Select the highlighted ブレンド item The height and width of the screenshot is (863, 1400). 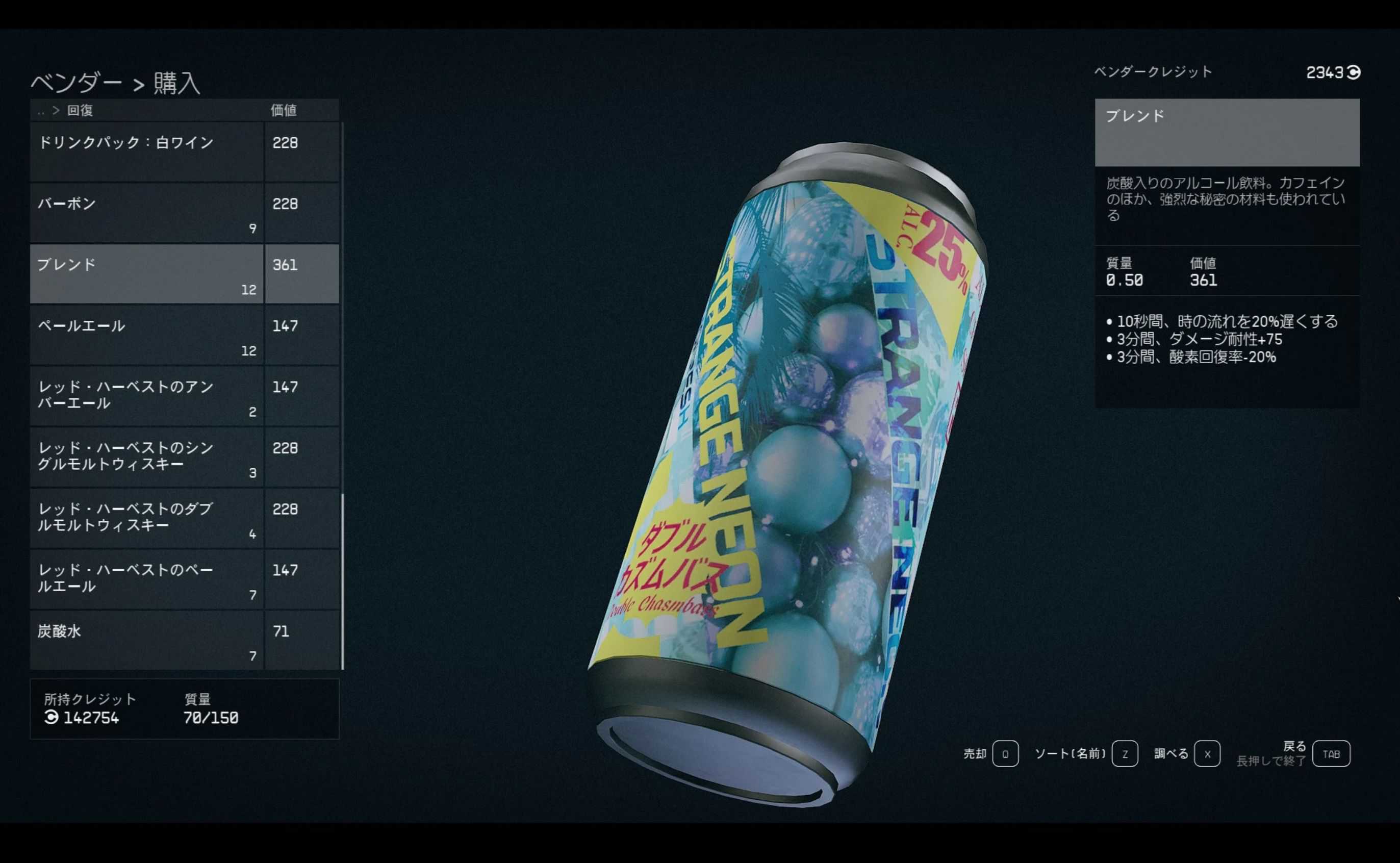point(147,274)
